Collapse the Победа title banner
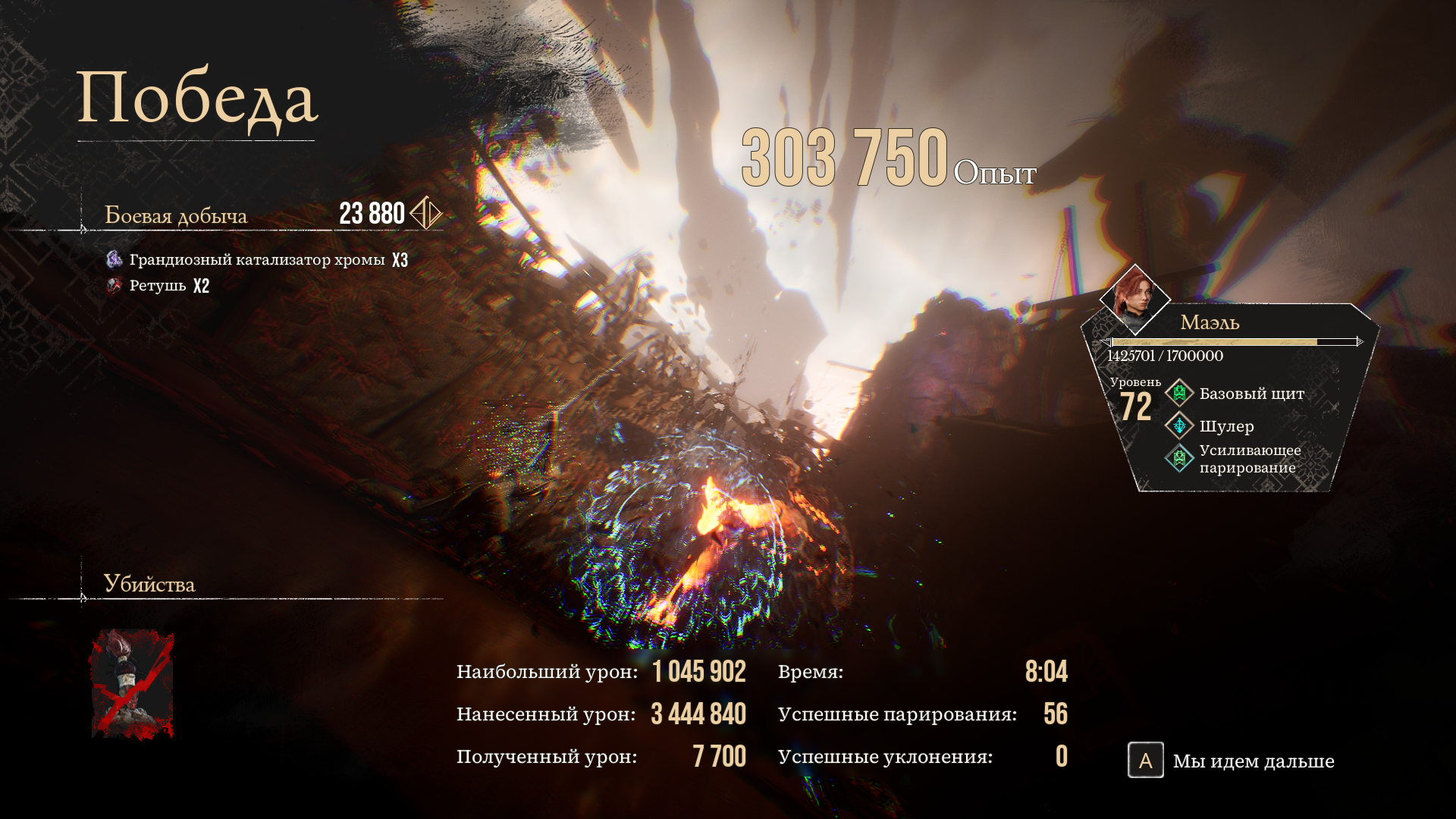1456x819 pixels. tap(199, 101)
